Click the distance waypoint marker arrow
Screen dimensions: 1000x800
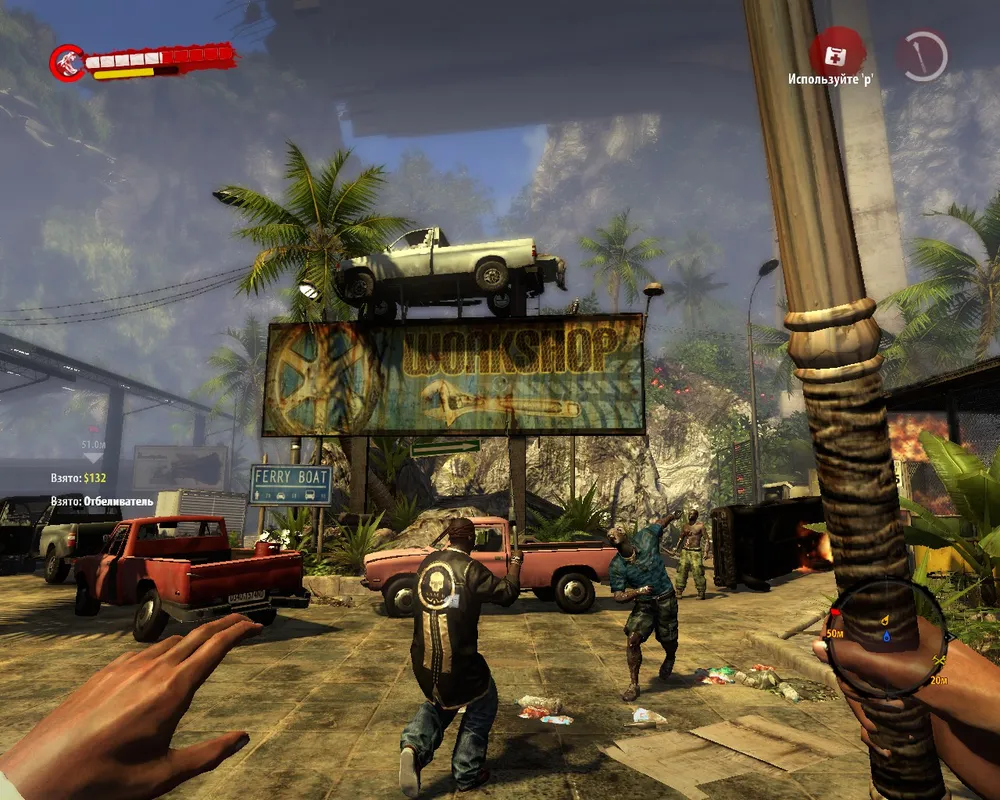(x=93, y=457)
